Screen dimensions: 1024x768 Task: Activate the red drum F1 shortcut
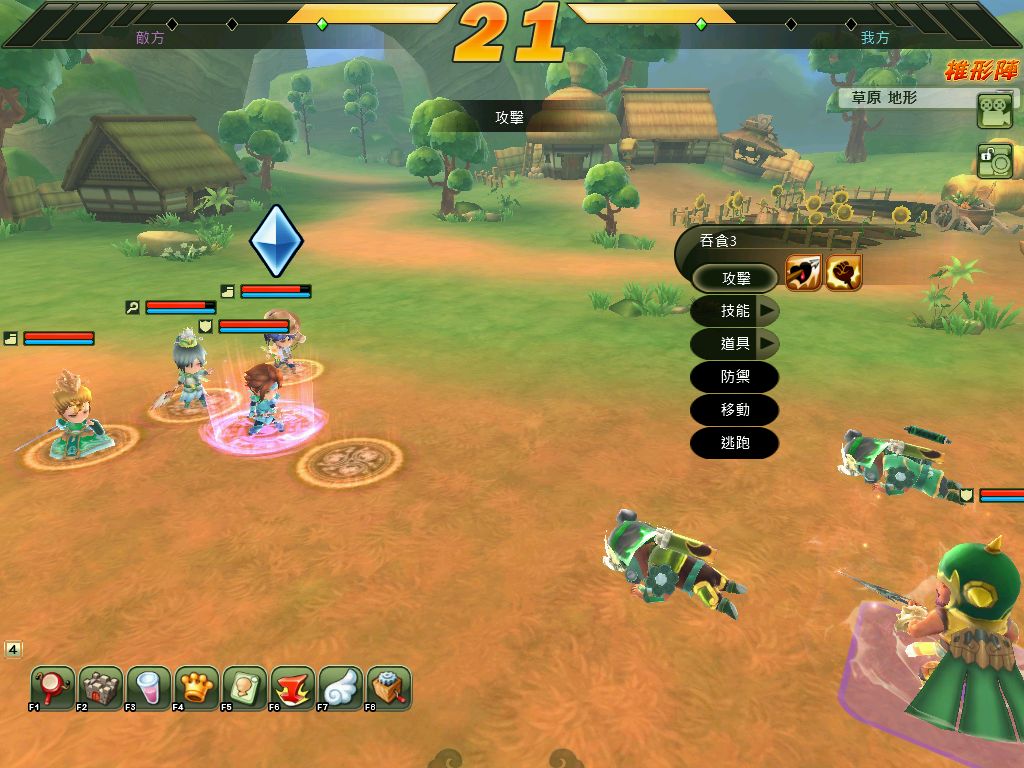pyautogui.click(x=53, y=688)
